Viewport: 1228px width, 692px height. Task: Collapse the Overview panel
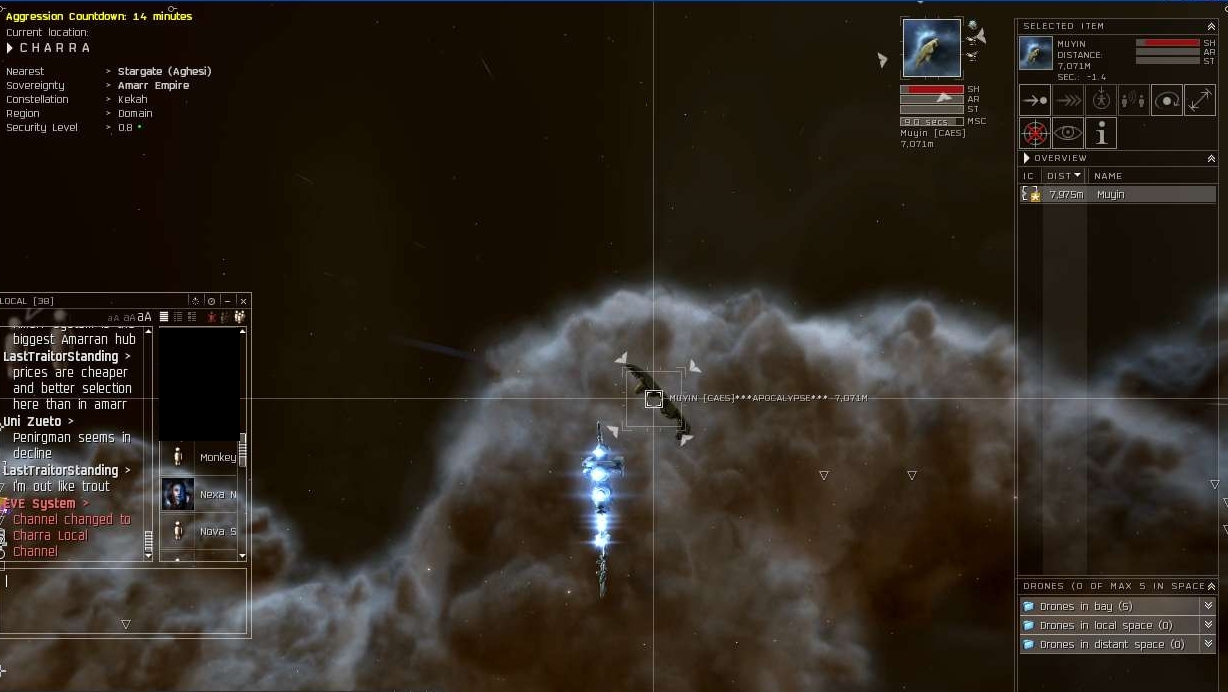[1211, 158]
